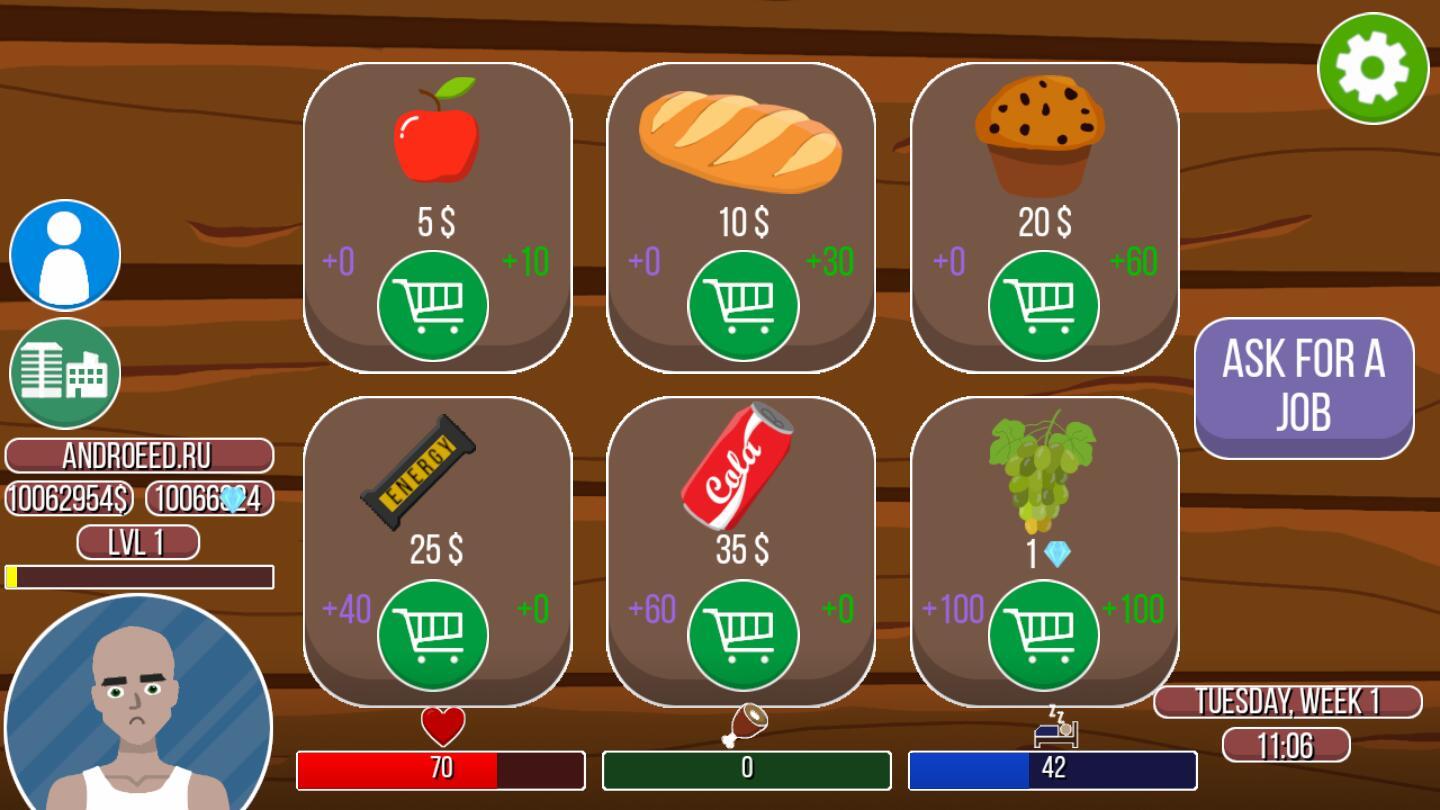Select the bald character portrait
This screenshot has height=810, width=1440.
pyautogui.click(x=138, y=705)
